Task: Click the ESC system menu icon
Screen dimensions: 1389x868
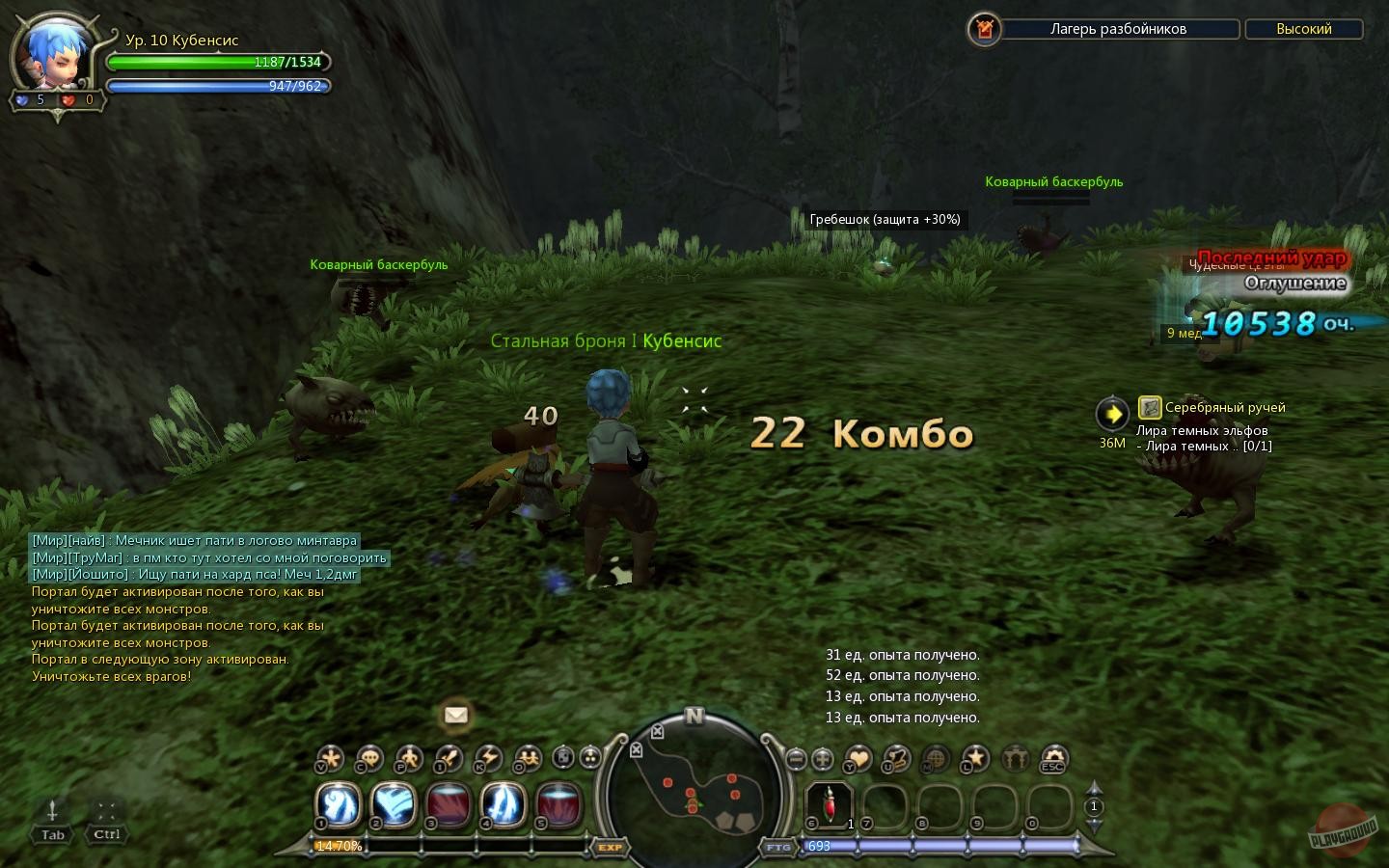Action: coord(1050,759)
